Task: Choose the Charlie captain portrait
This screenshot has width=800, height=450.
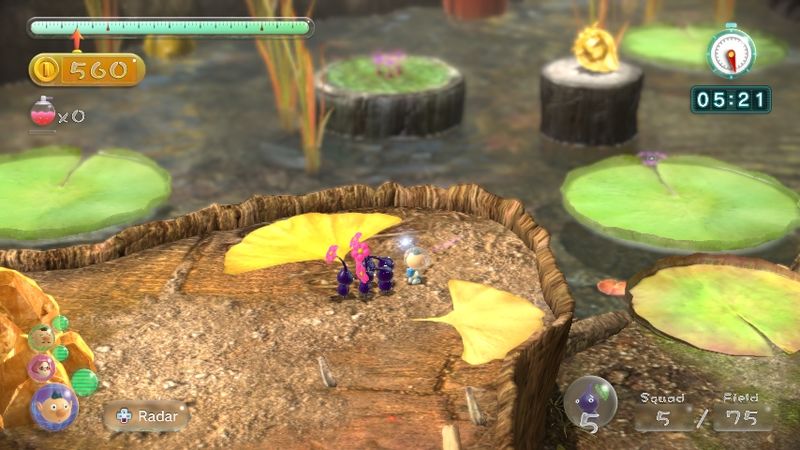Action: pos(41,336)
